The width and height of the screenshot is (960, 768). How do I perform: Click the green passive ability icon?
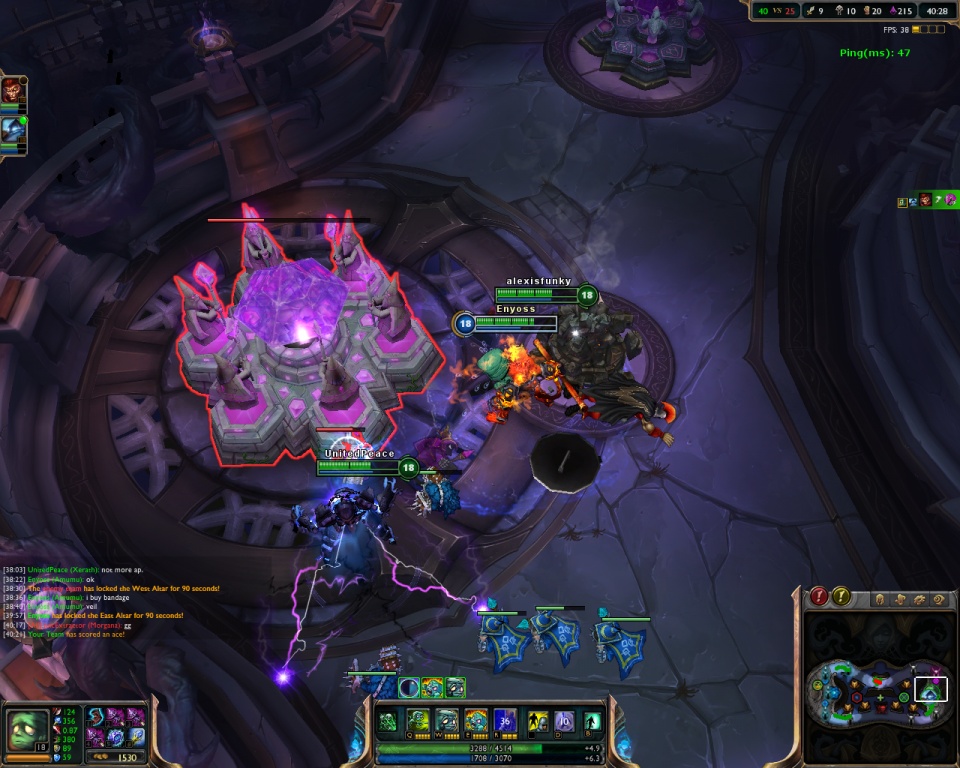[388, 720]
